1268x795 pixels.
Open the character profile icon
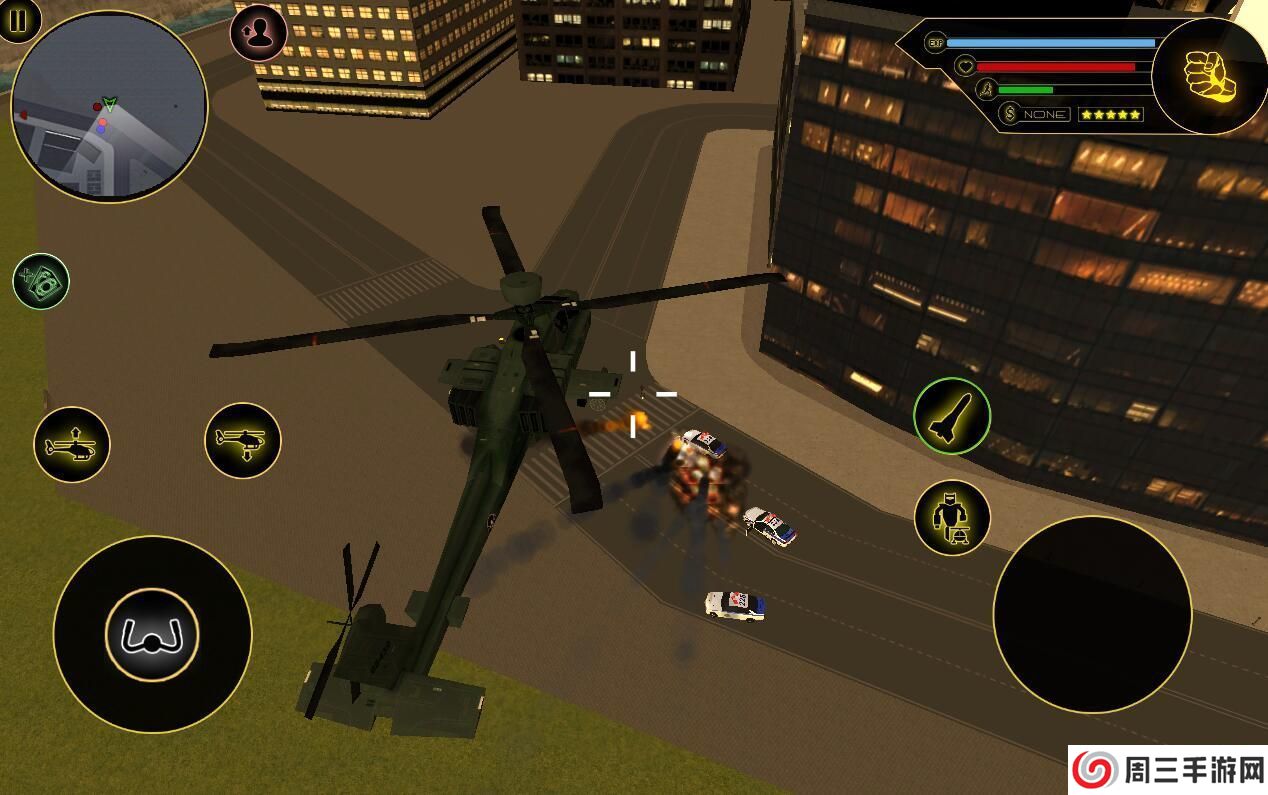click(259, 33)
